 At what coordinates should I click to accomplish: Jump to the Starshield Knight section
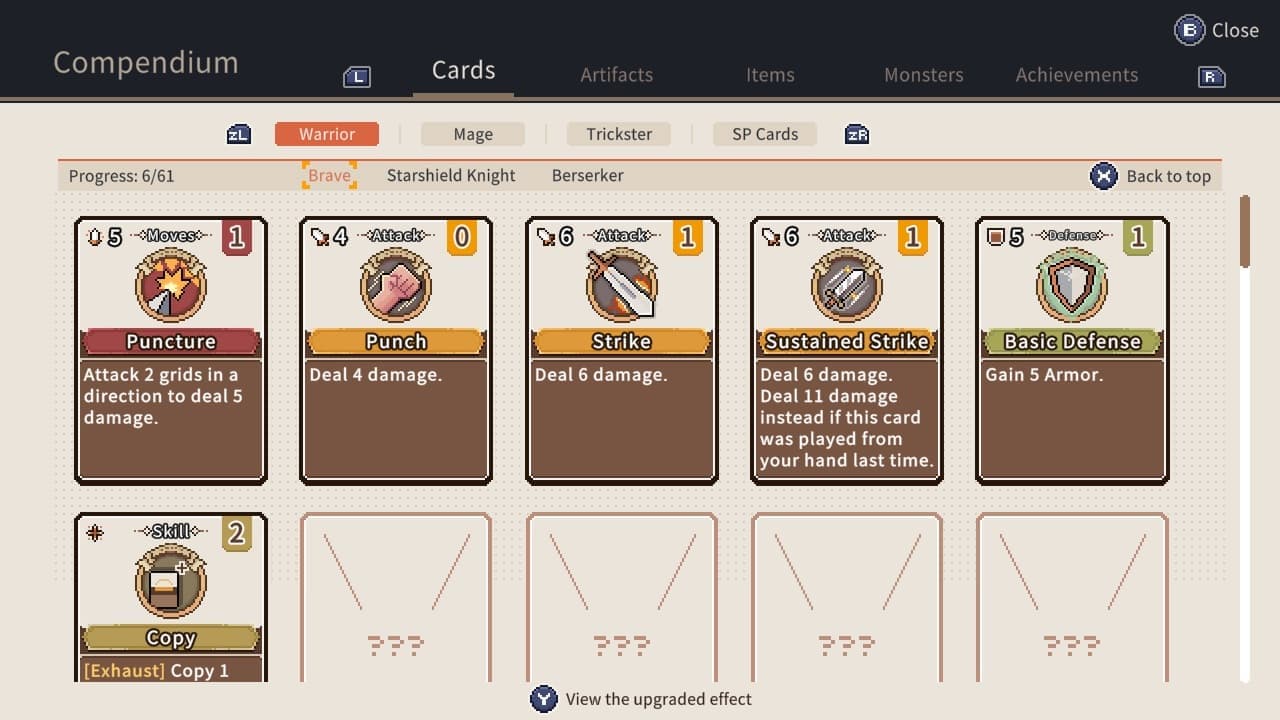(451, 175)
